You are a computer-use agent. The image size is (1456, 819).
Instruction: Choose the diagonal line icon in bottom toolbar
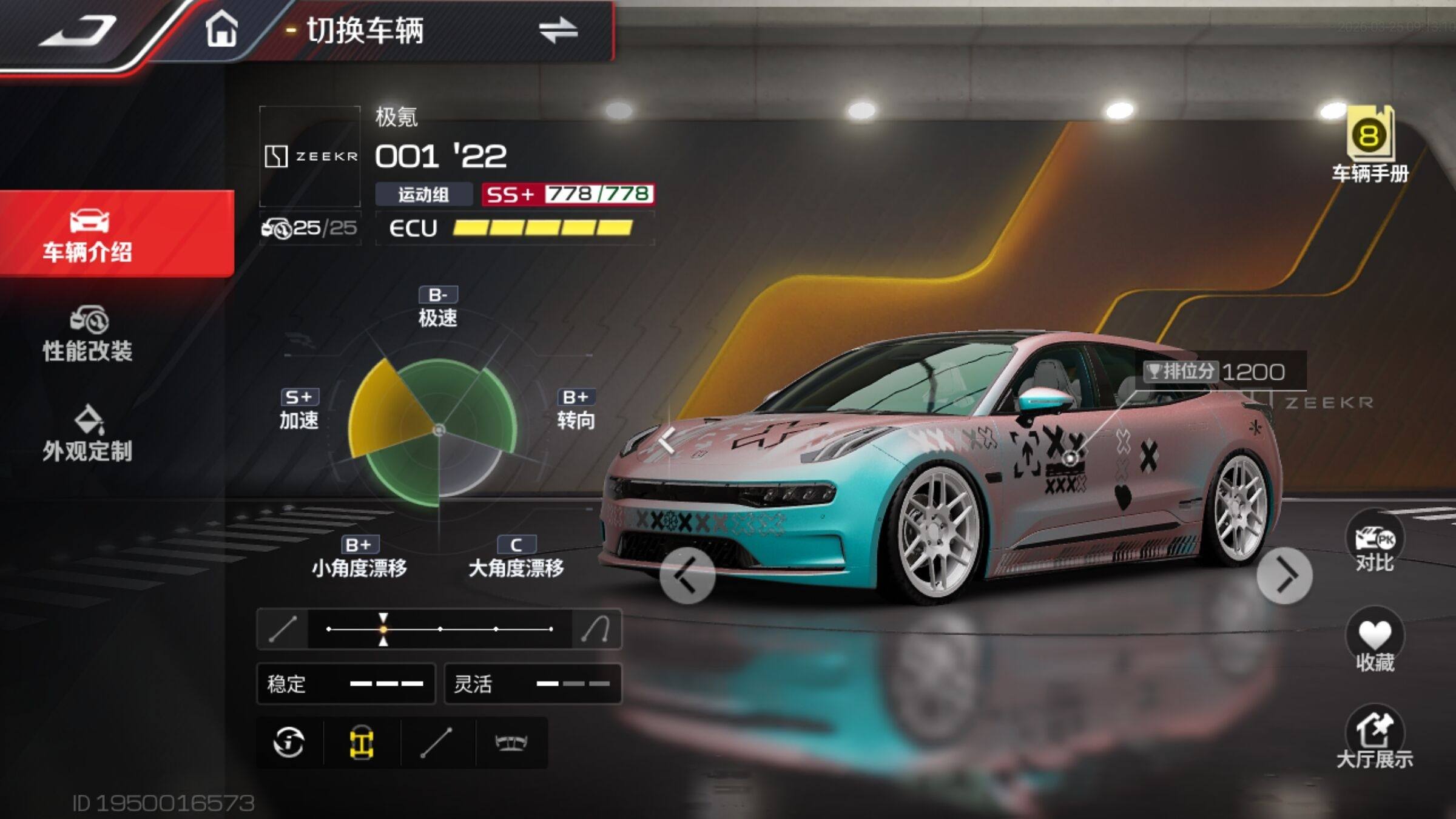[x=437, y=743]
